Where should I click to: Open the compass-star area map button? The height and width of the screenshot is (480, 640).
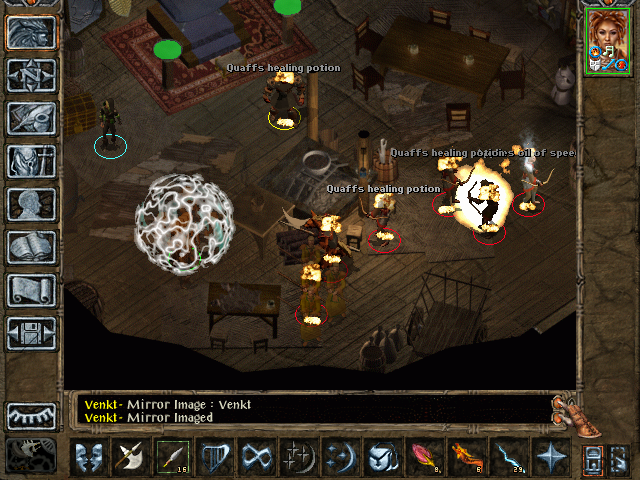[31, 75]
